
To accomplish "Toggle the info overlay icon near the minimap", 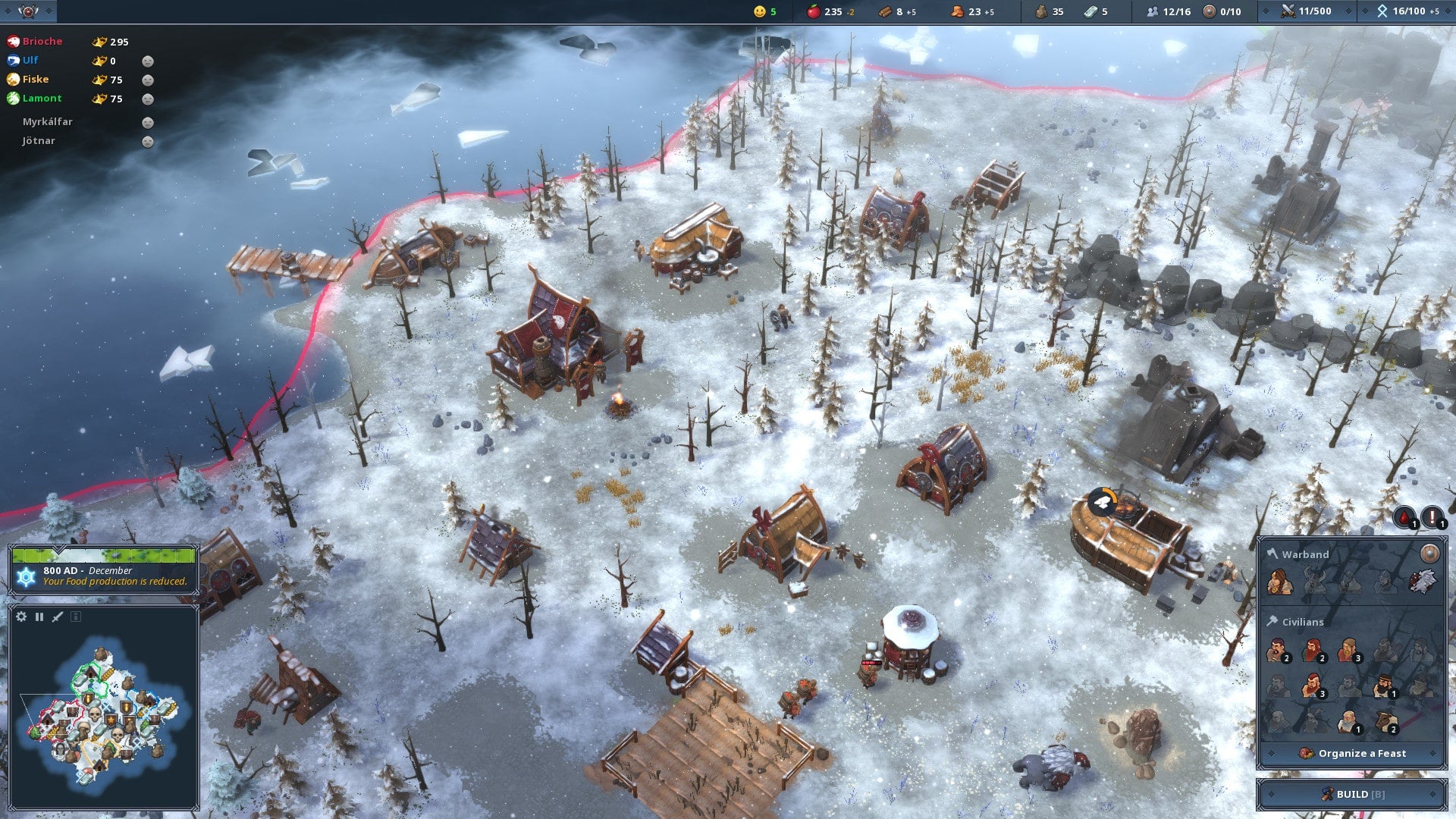I will click(x=75, y=617).
